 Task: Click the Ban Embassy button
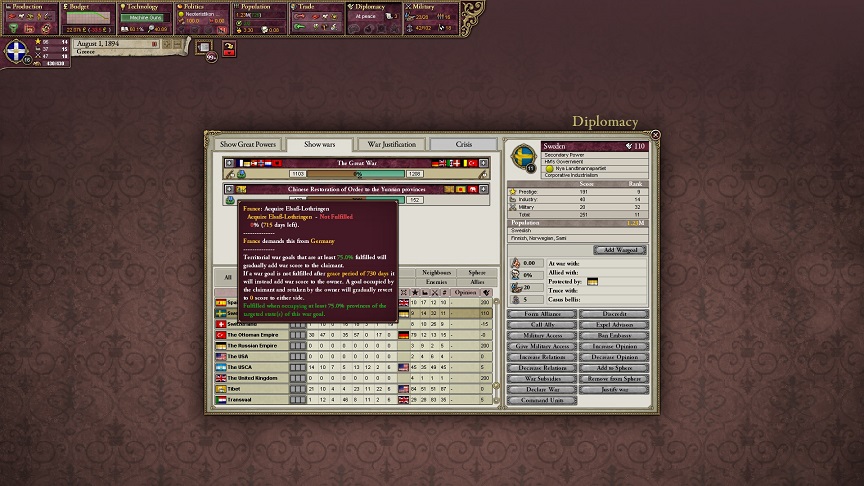click(614, 335)
